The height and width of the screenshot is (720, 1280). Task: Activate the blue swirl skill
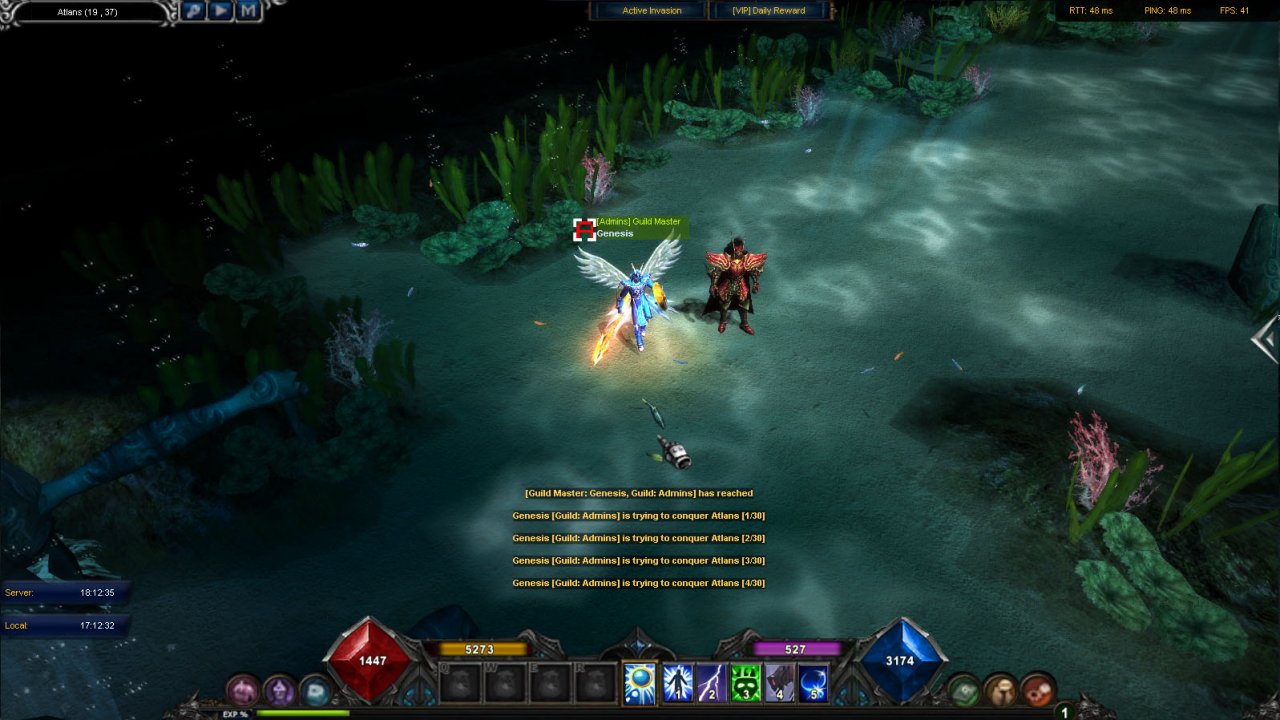tap(813, 683)
